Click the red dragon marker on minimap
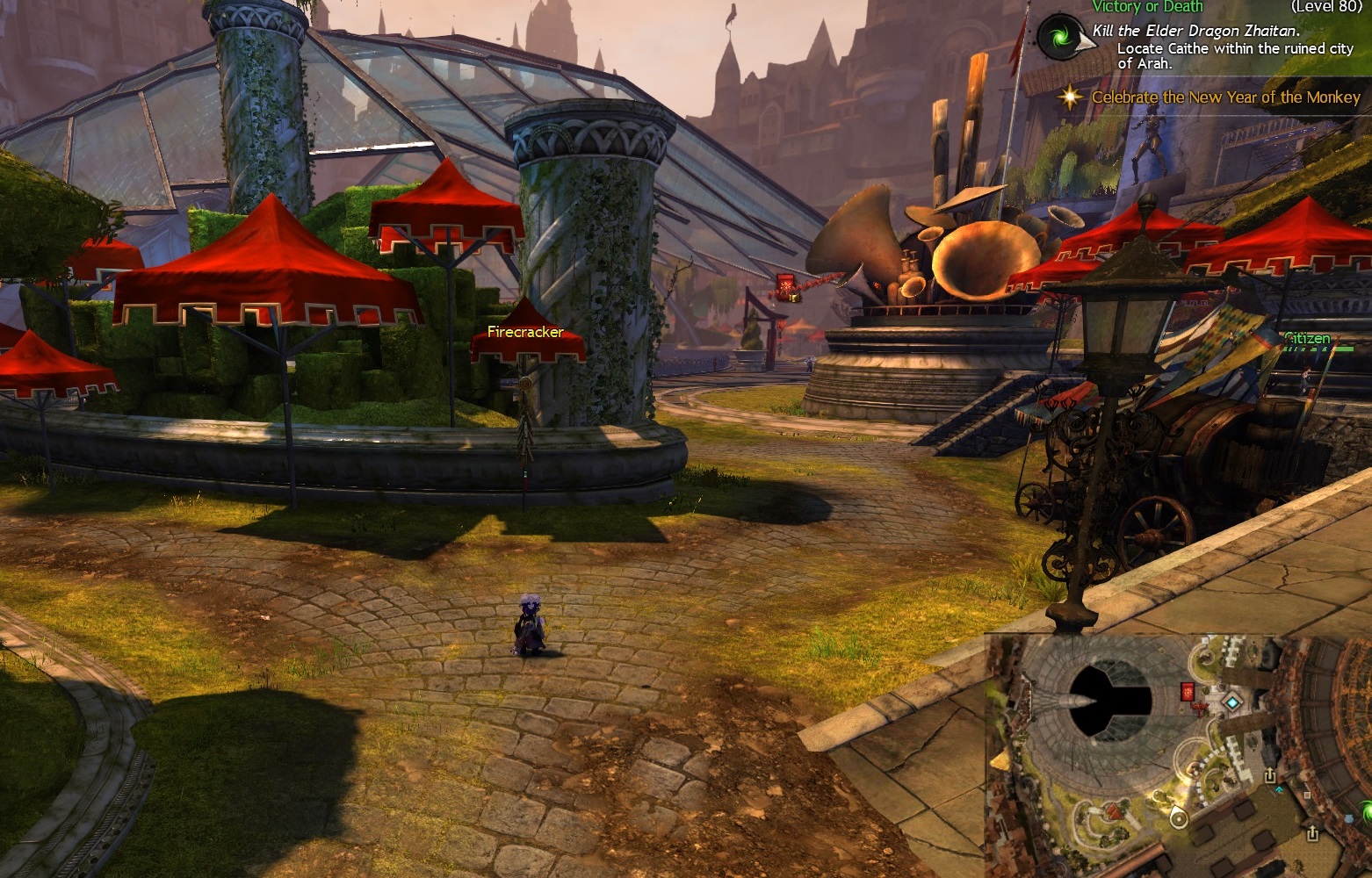The image size is (1372, 878). pos(1200,708)
